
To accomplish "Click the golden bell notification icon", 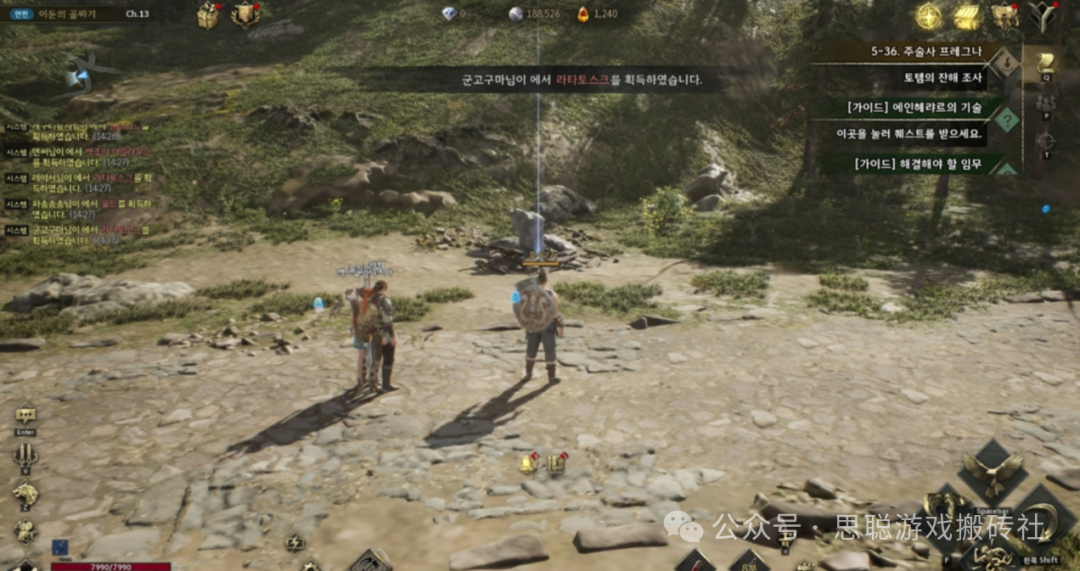I will (527, 463).
